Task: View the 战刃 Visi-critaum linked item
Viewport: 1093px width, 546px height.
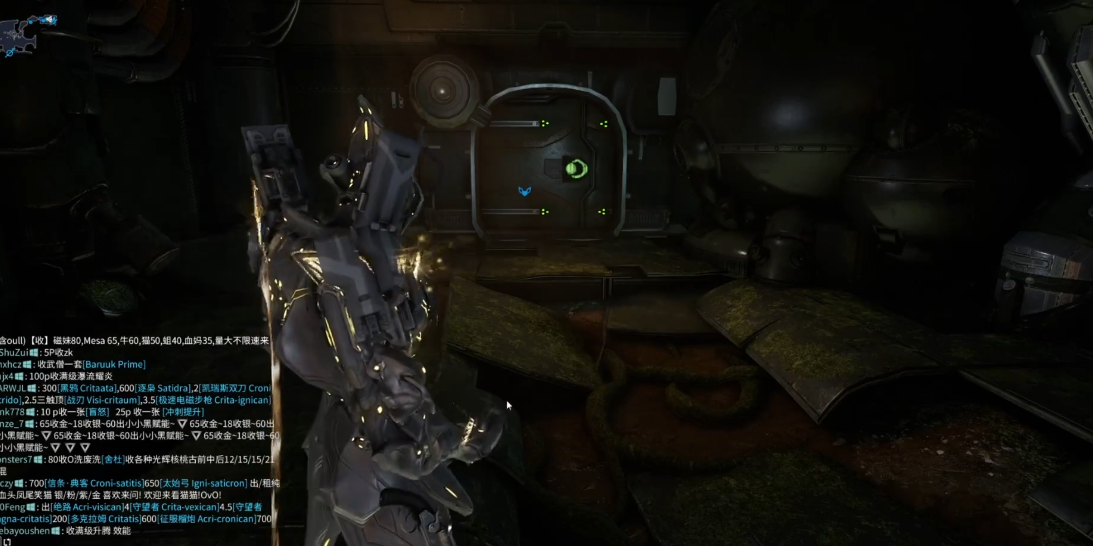Action: tap(101, 400)
